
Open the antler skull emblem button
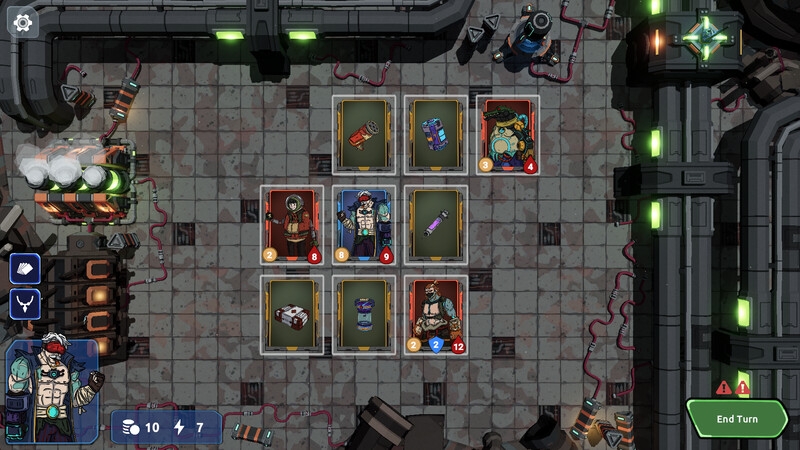pos(25,304)
